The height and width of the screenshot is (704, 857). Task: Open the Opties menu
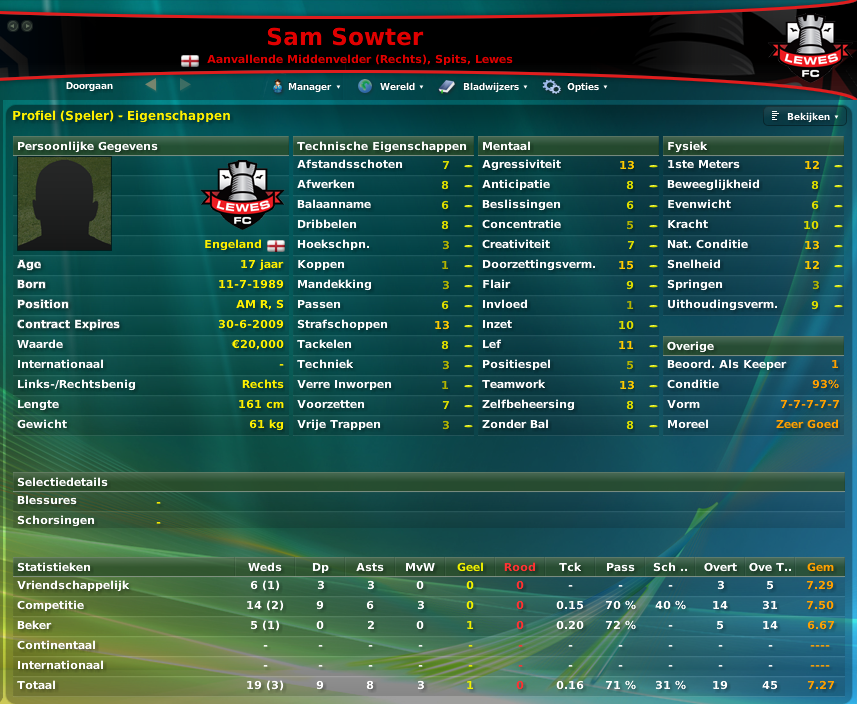[574, 87]
